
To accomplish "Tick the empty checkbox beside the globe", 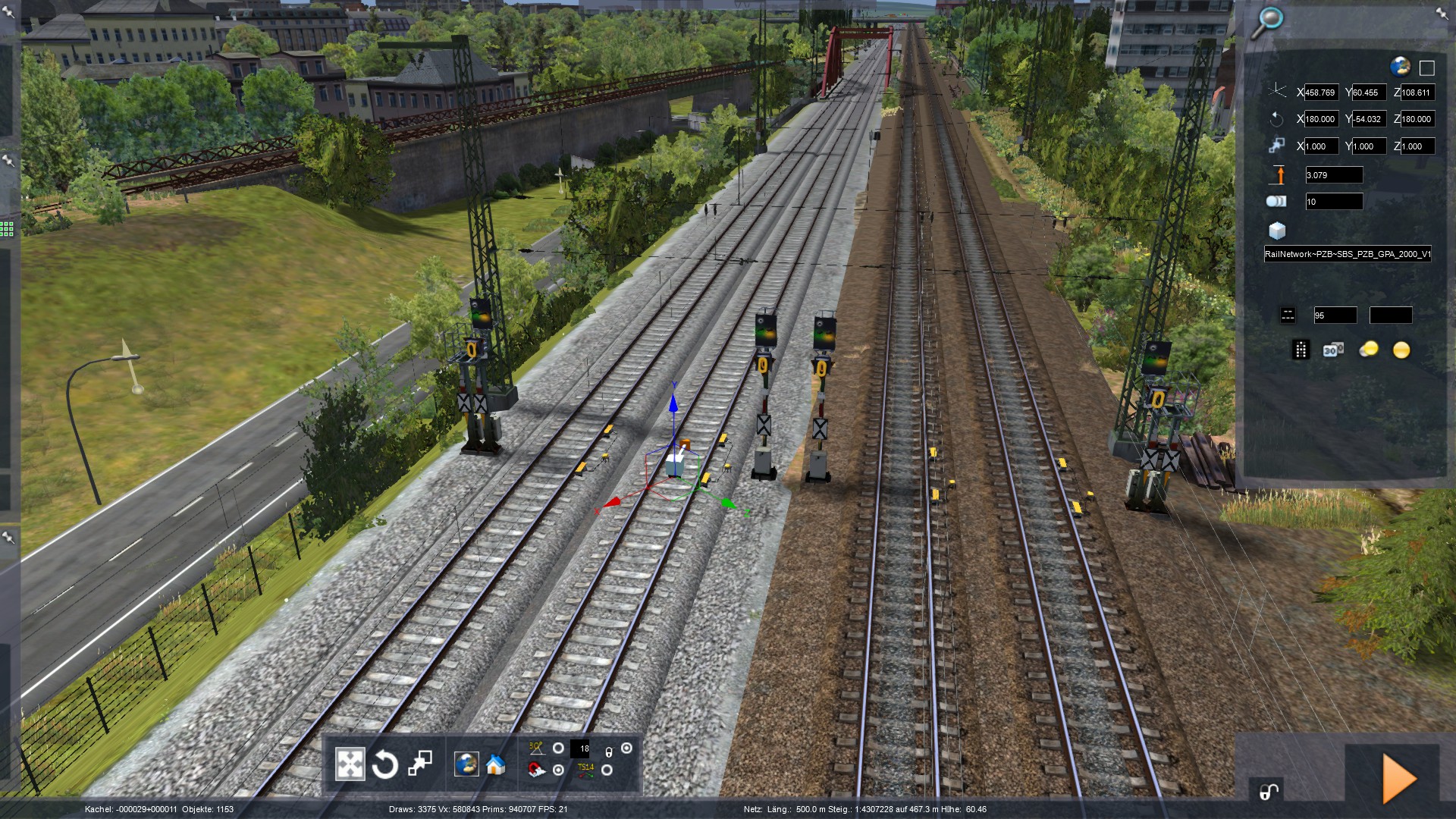I will [x=1426, y=68].
